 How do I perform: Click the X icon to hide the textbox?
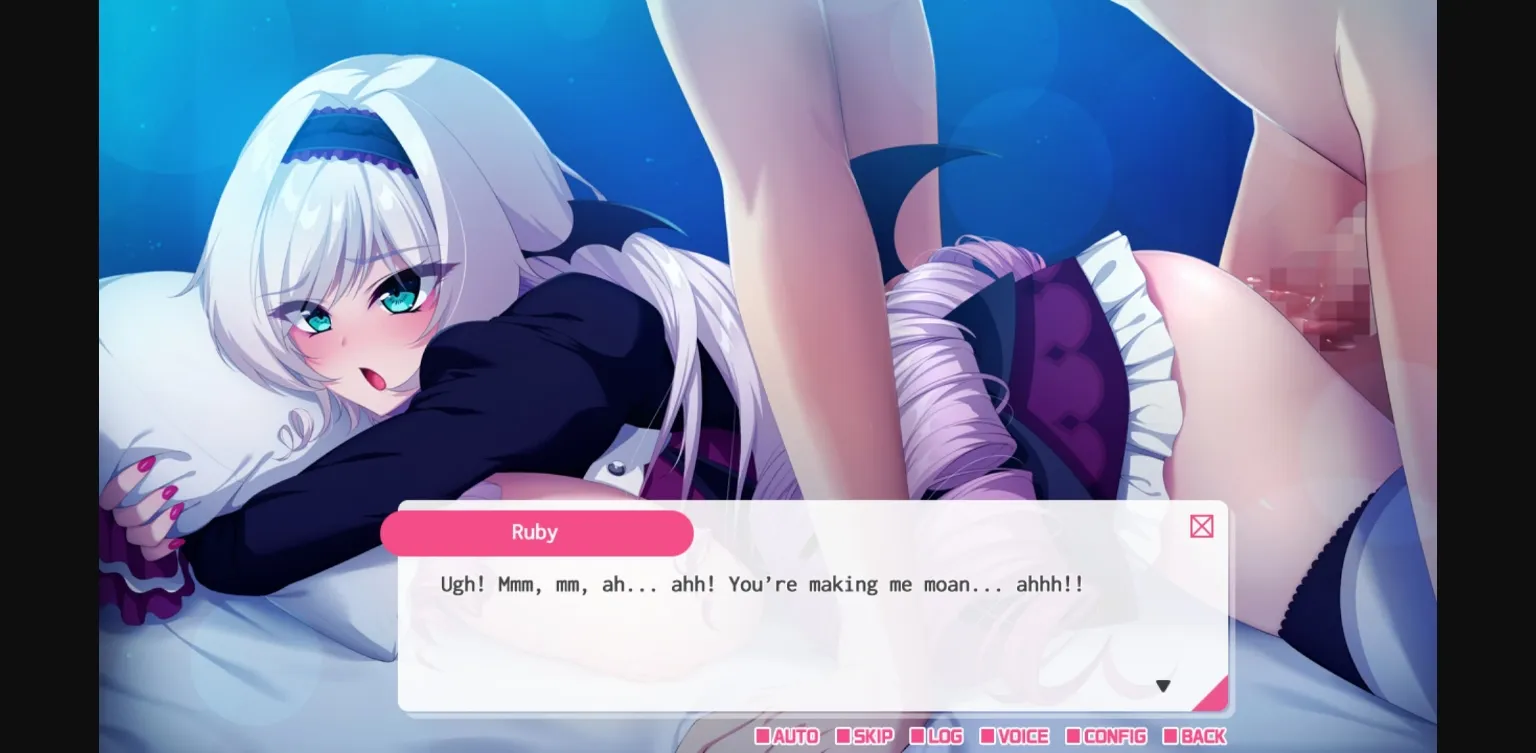click(1201, 526)
